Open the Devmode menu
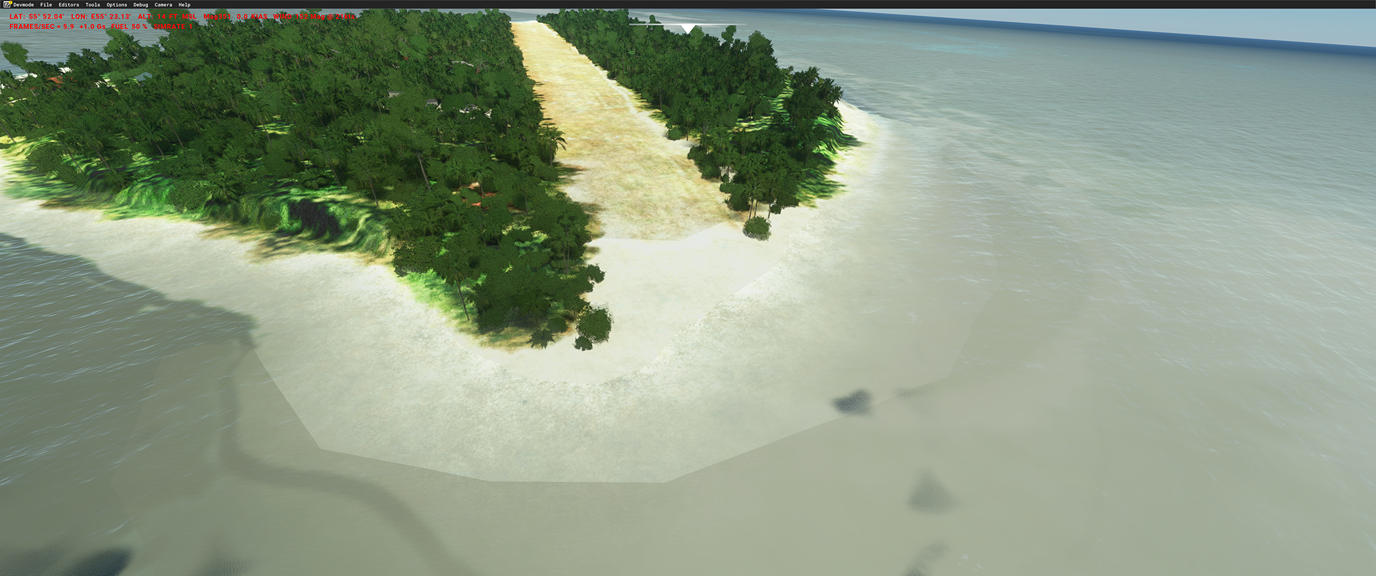 coord(23,5)
